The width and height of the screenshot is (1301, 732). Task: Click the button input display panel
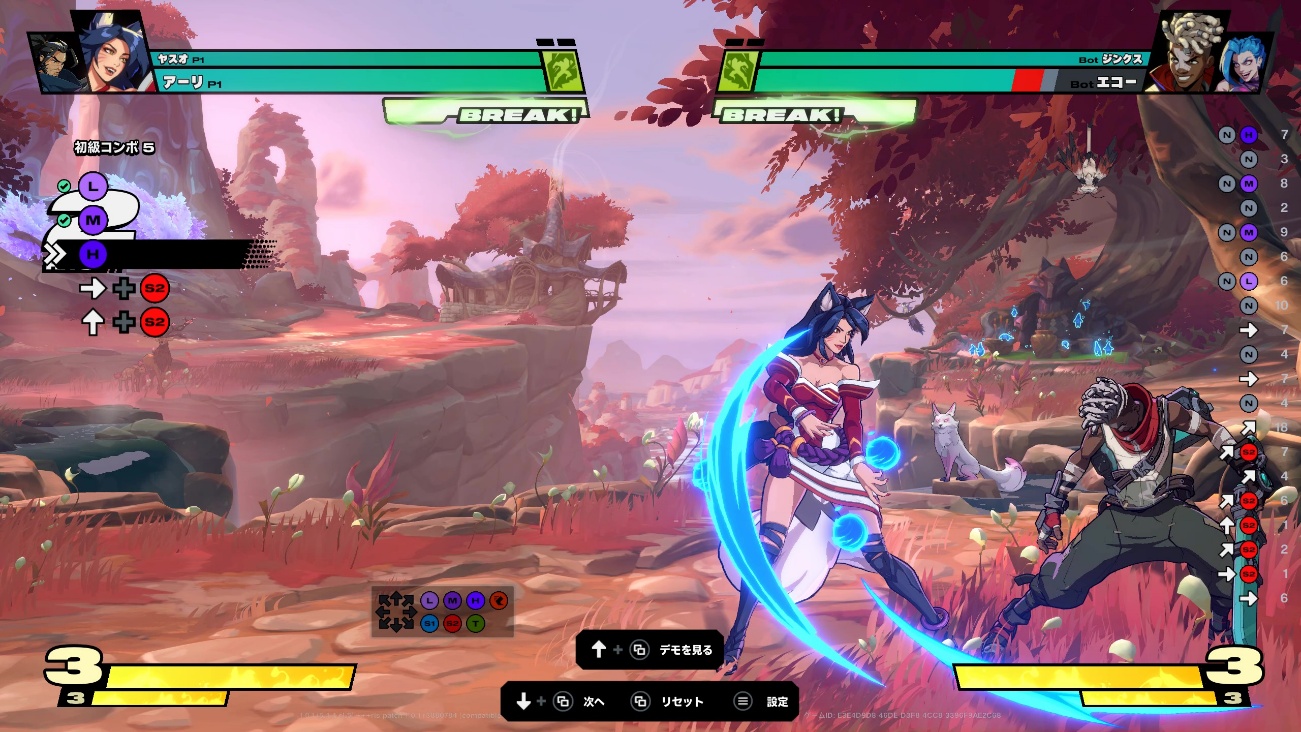(x=442, y=611)
